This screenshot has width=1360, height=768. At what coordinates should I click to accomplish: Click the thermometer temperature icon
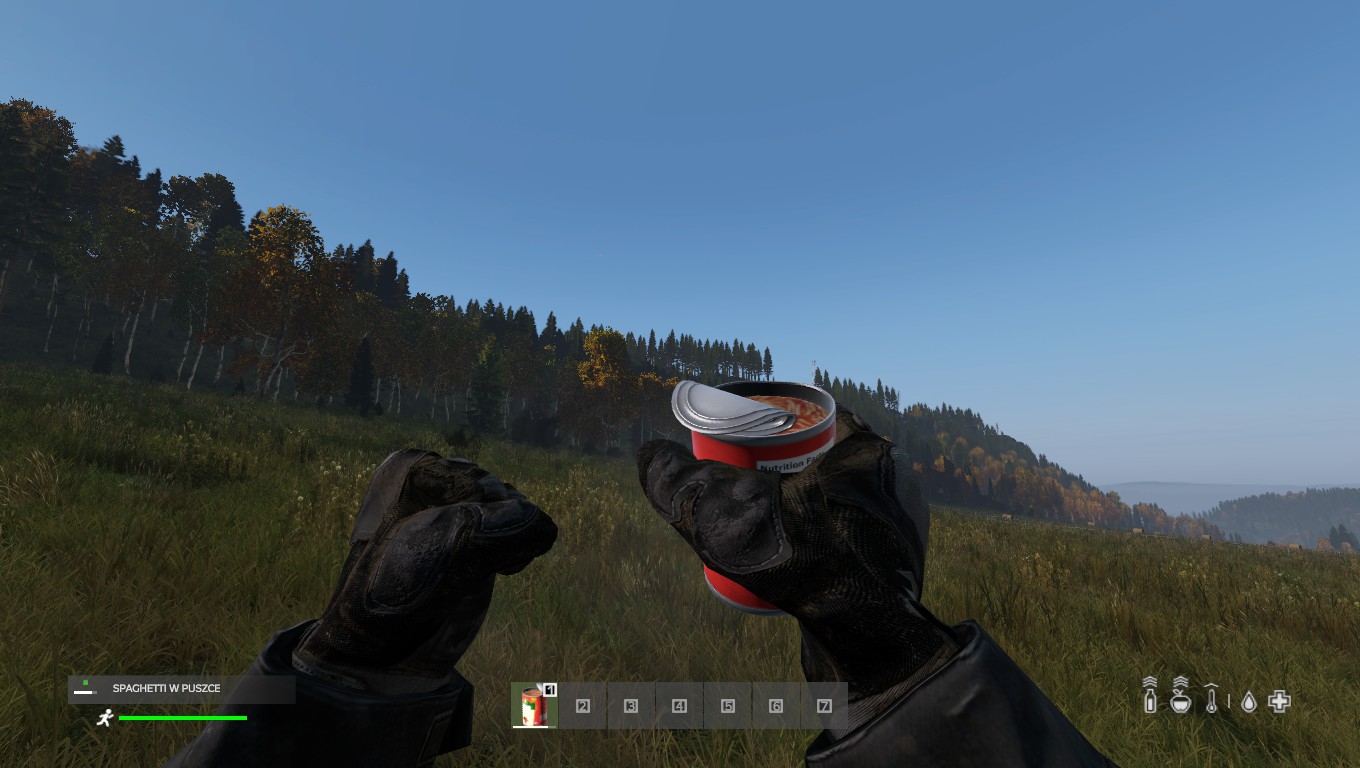[x=1211, y=698]
